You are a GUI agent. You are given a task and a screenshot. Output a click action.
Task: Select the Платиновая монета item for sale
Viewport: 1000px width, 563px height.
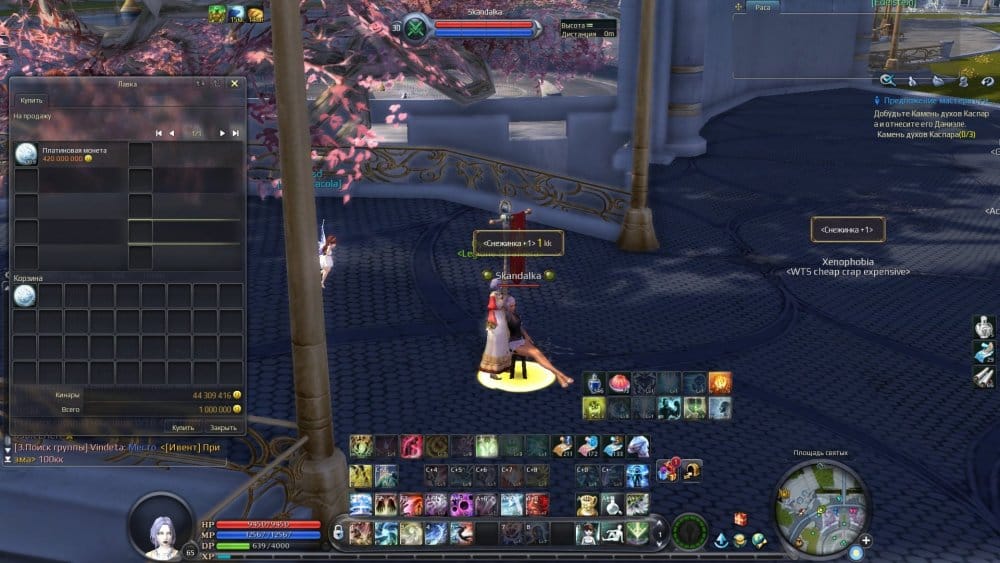(x=25, y=154)
